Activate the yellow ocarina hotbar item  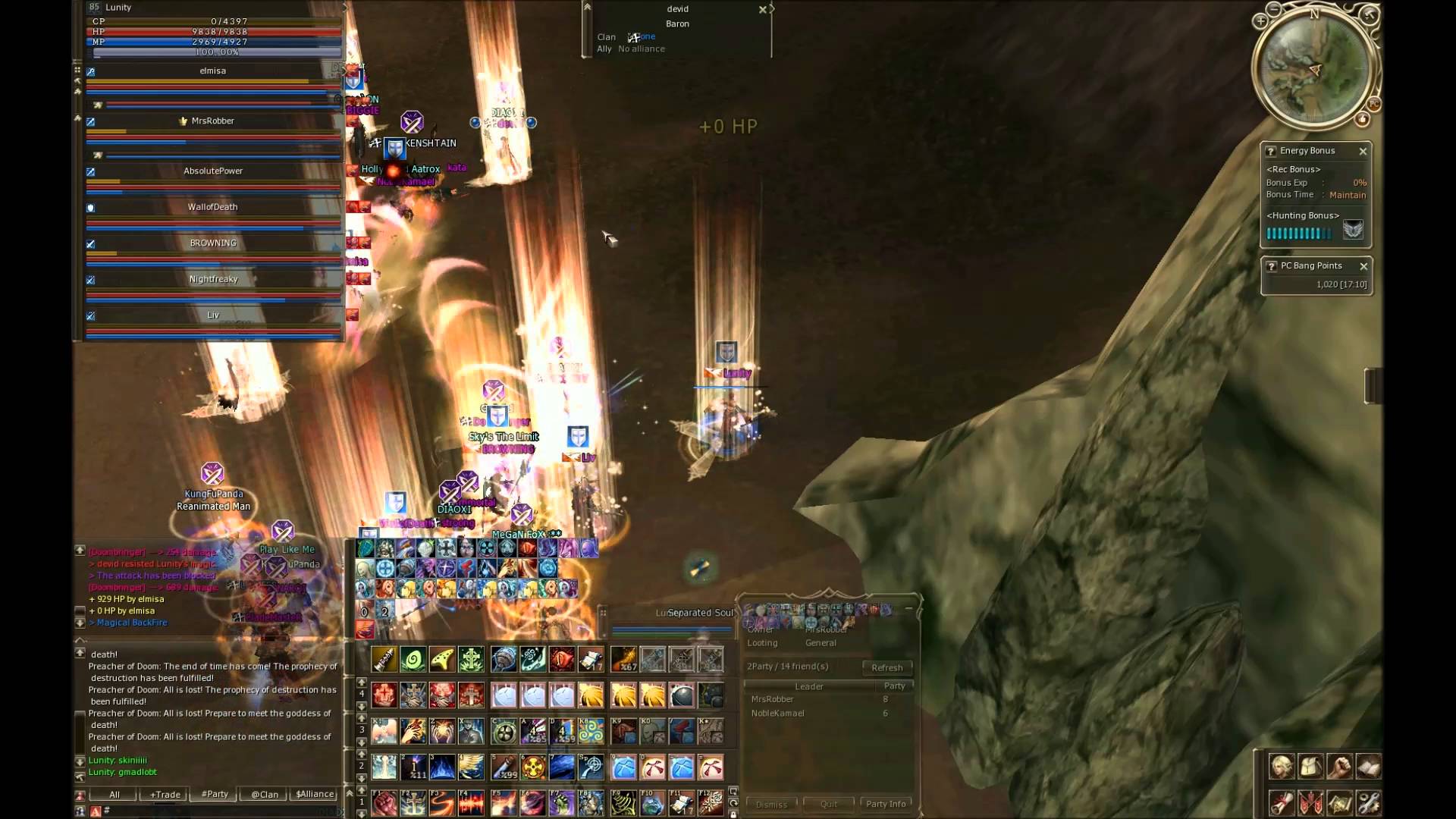(x=442, y=660)
